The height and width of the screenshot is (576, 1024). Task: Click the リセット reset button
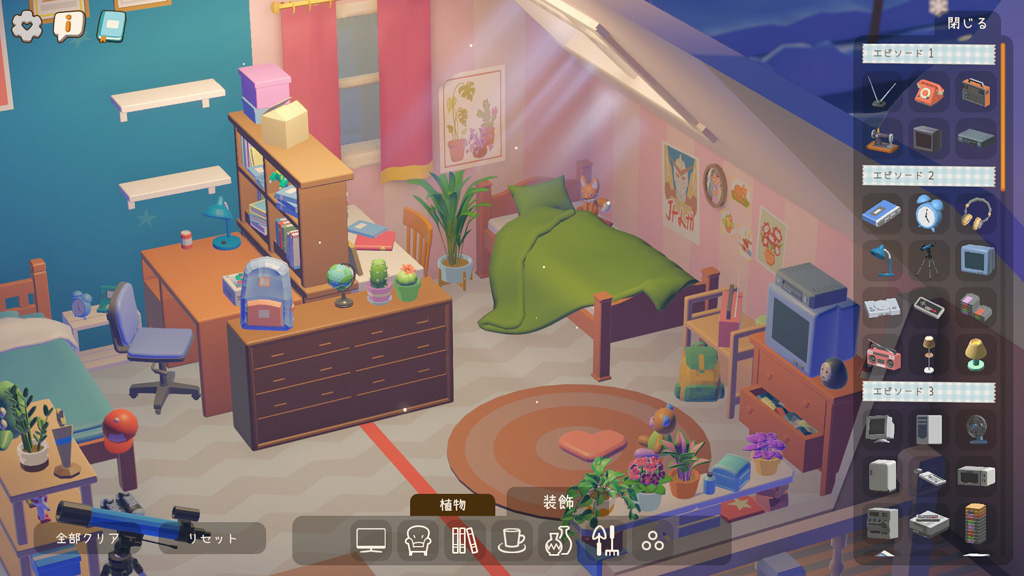click(213, 538)
